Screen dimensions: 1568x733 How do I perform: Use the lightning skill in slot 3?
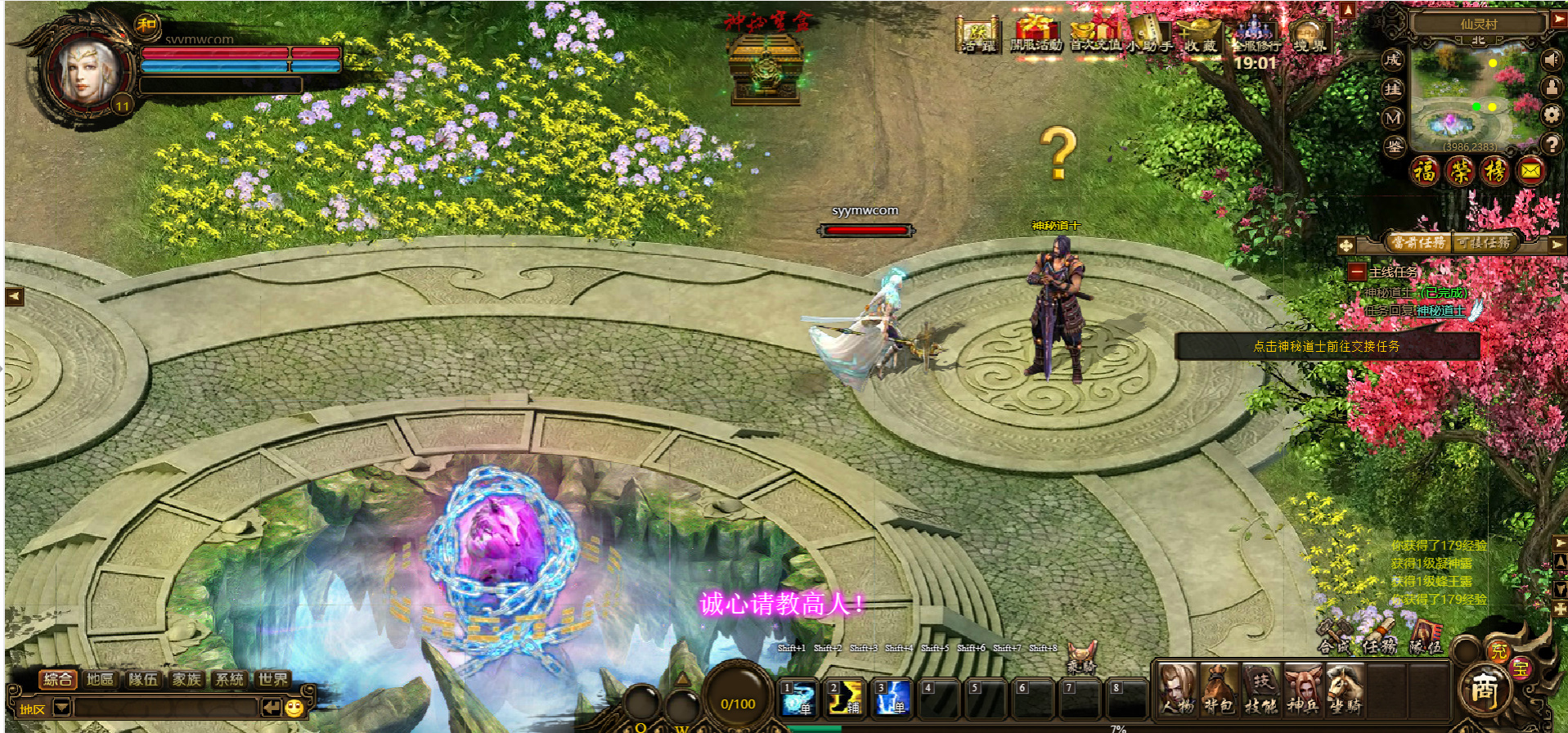pos(892,698)
